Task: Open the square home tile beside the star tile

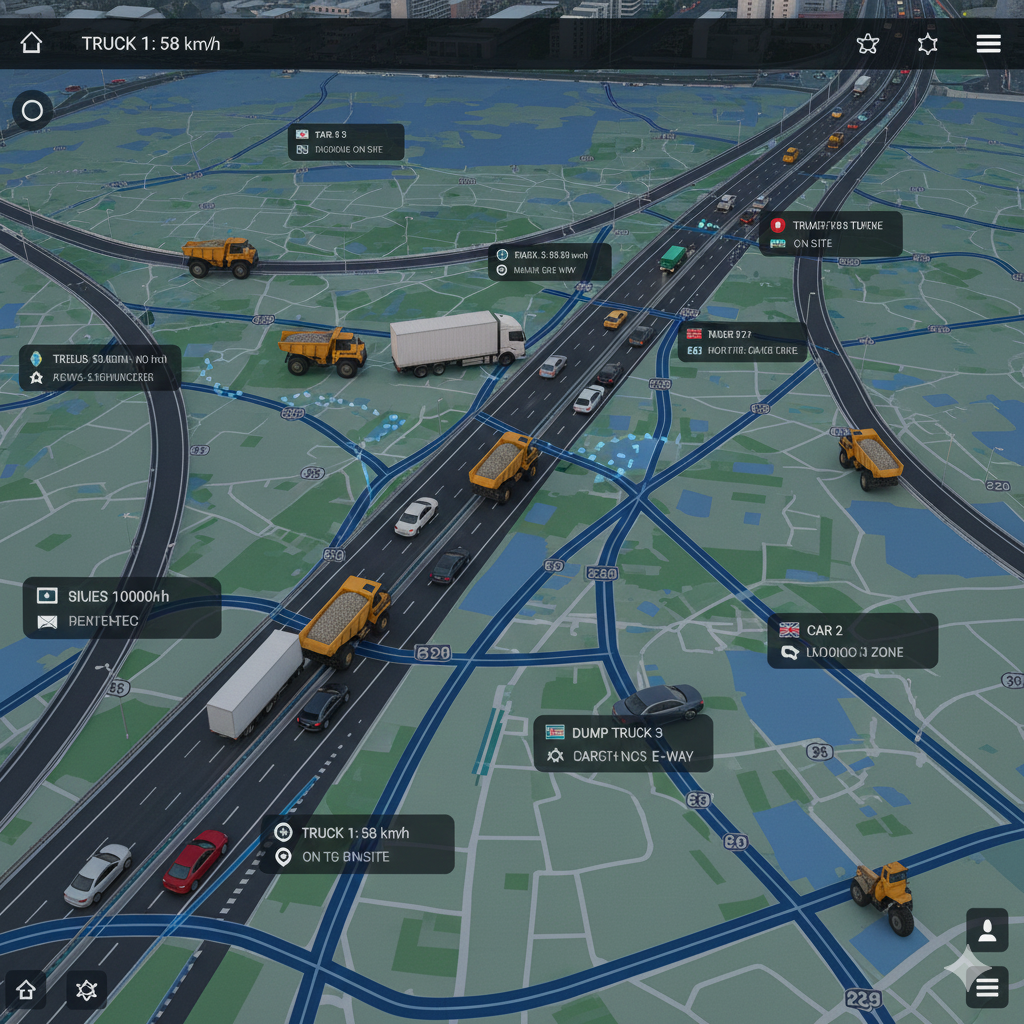Action: (26, 990)
